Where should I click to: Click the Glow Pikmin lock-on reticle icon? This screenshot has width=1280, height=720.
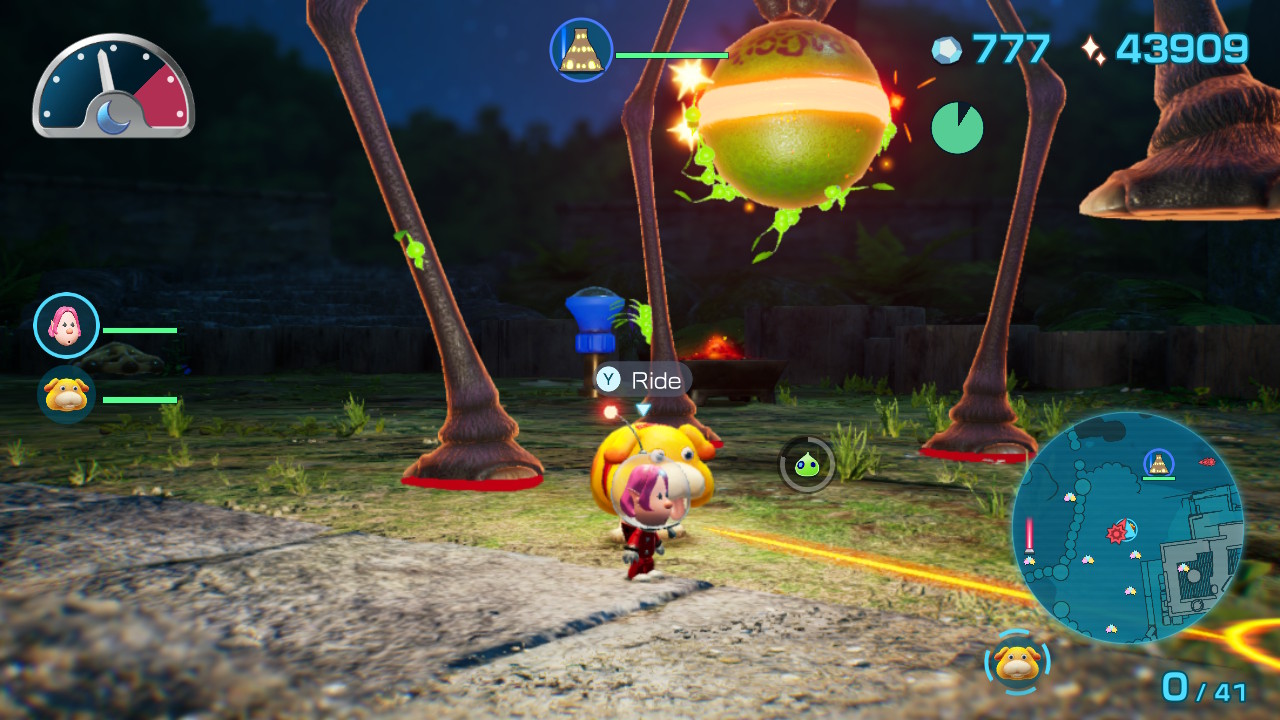tap(806, 463)
